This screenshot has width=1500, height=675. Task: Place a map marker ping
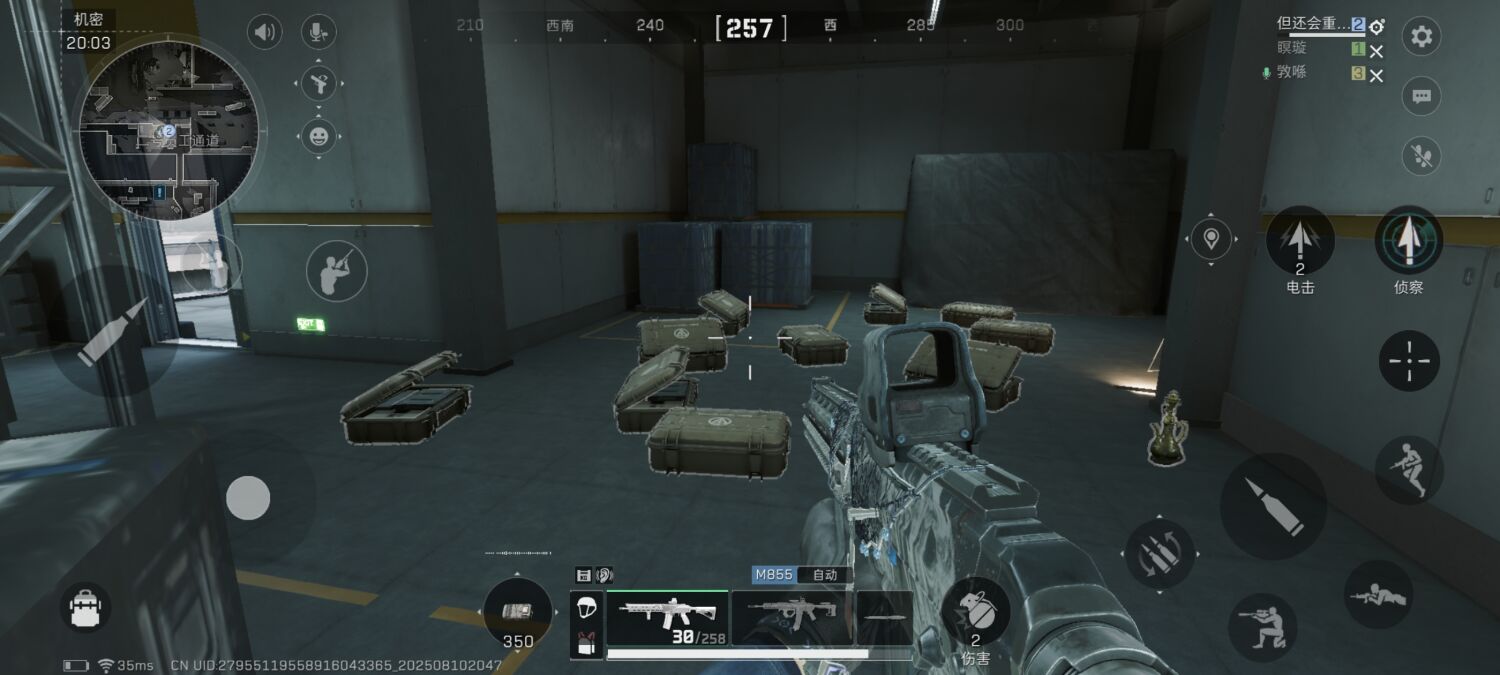[x=1212, y=239]
